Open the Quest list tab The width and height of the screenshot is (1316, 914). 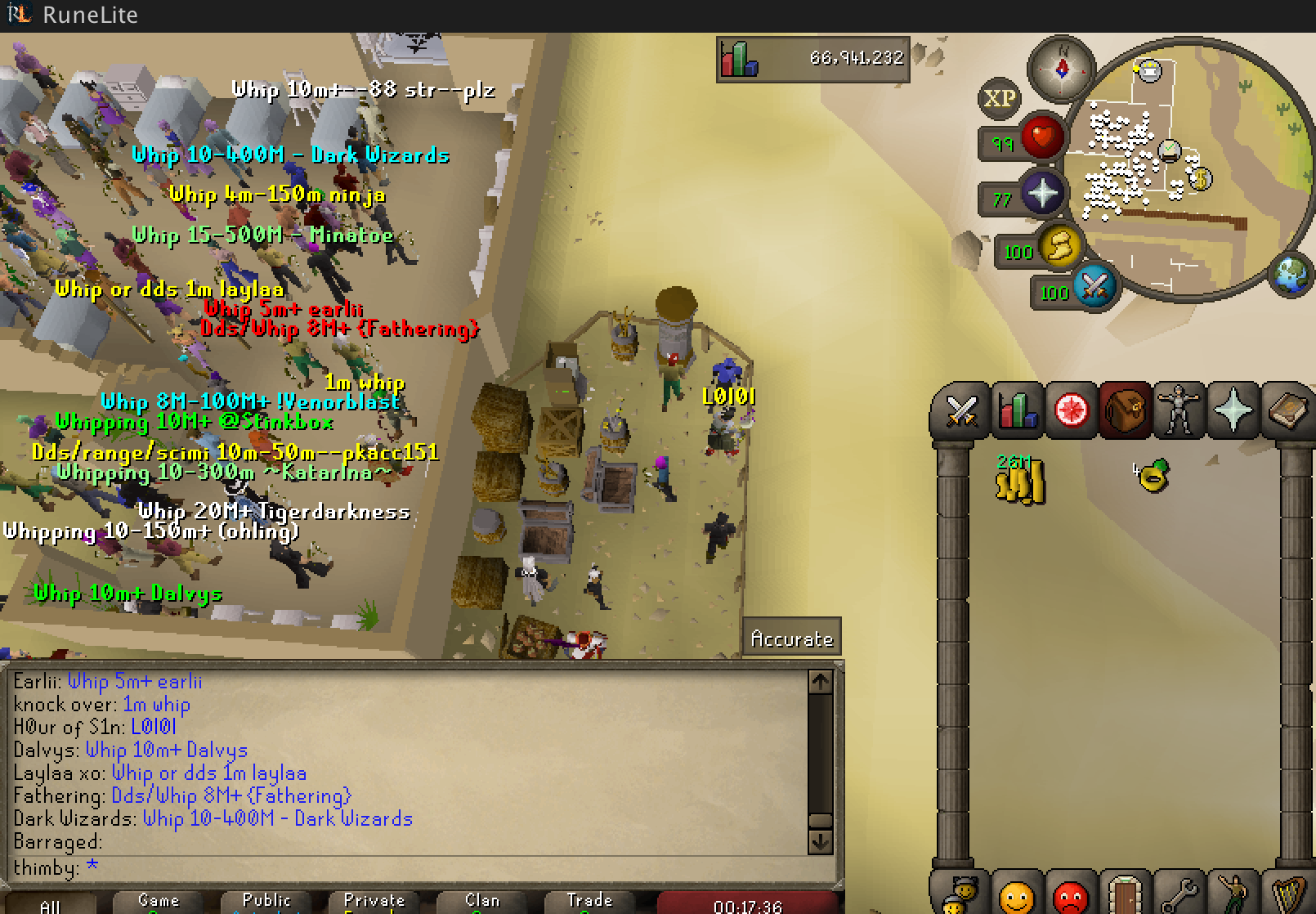coord(1071,410)
